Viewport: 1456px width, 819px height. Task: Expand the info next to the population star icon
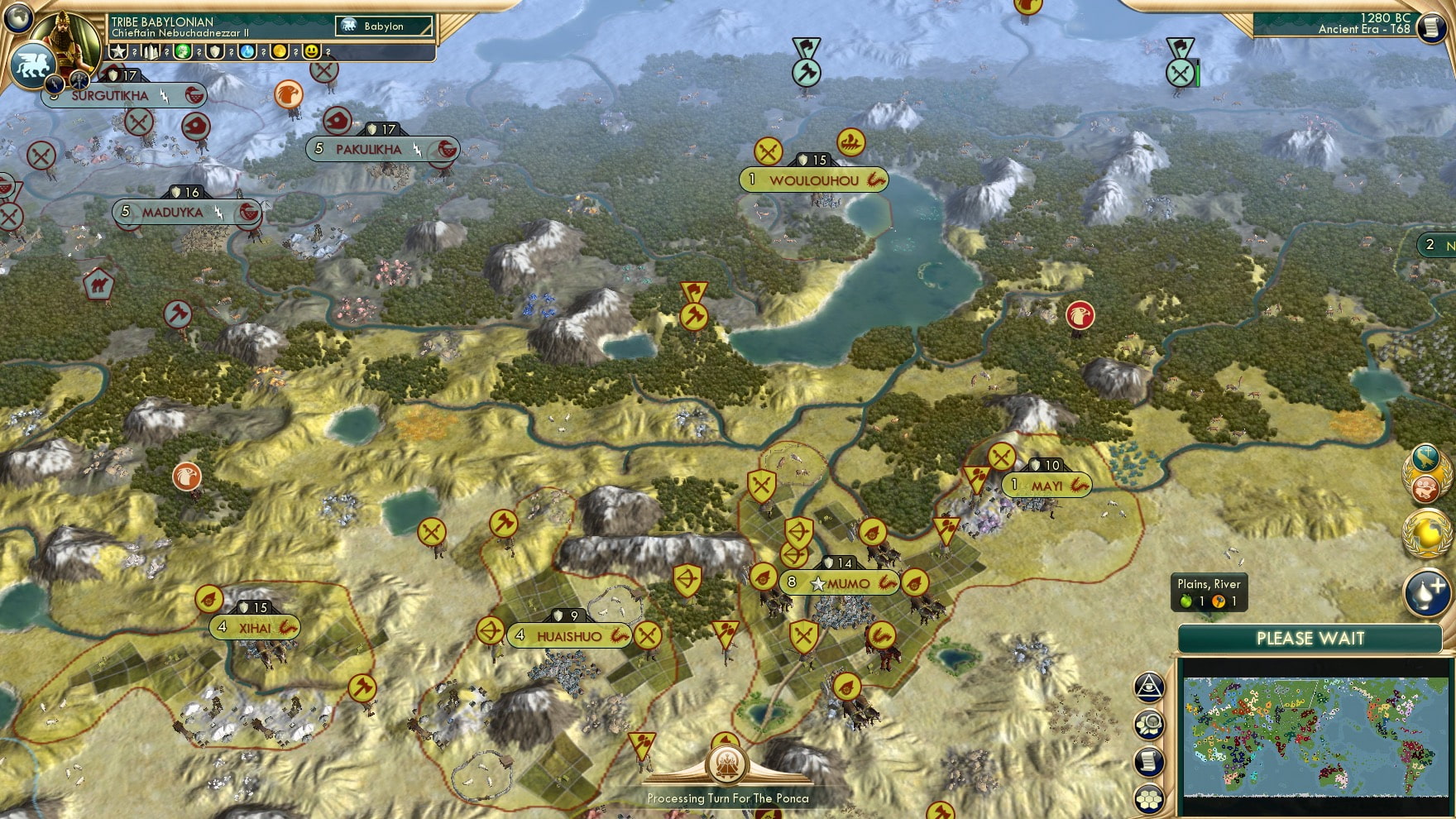click(134, 53)
